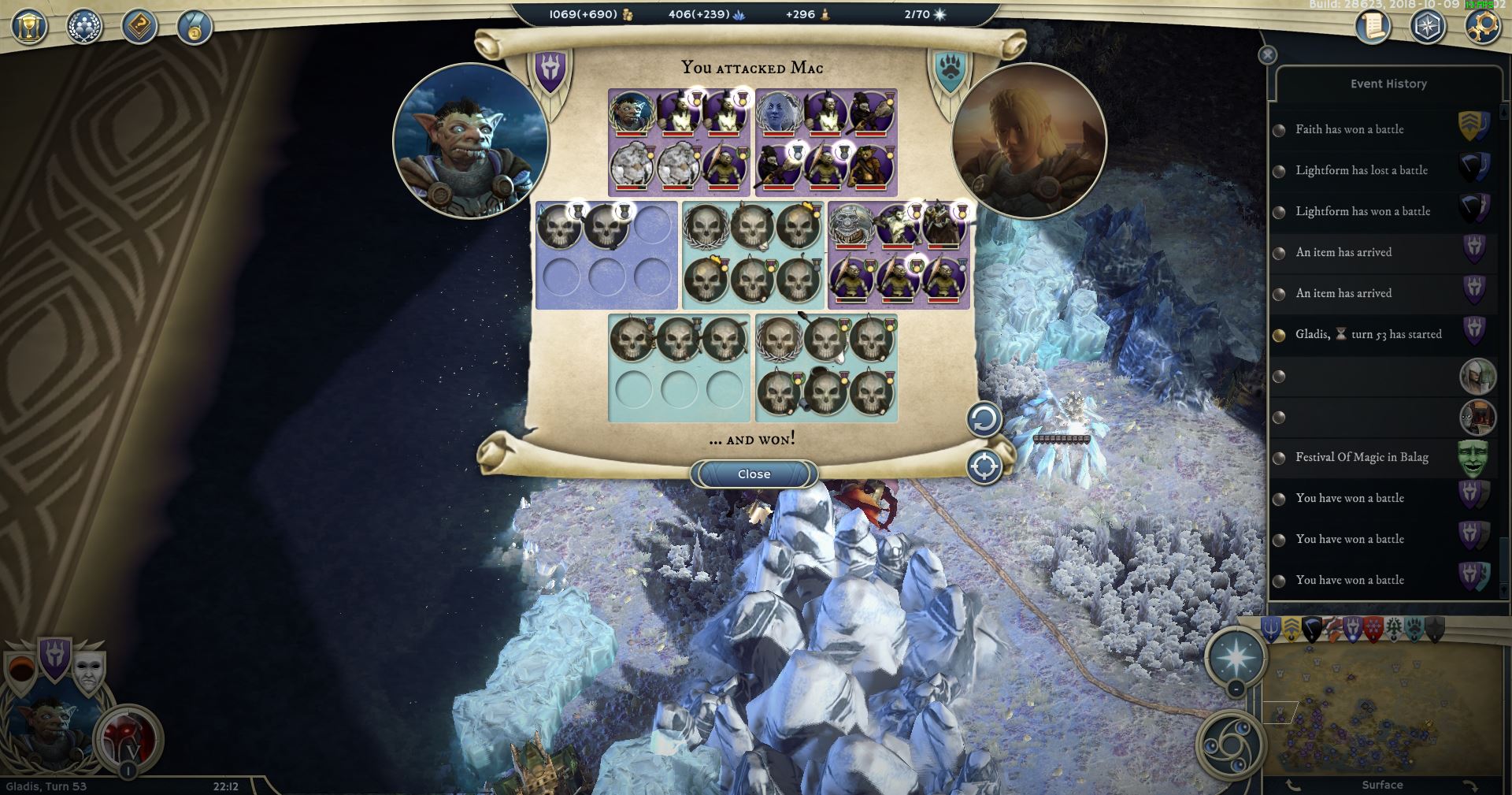This screenshot has height=795, width=1512.
Task: Close the battle result scroll
Action: click(x=754, y=474)
